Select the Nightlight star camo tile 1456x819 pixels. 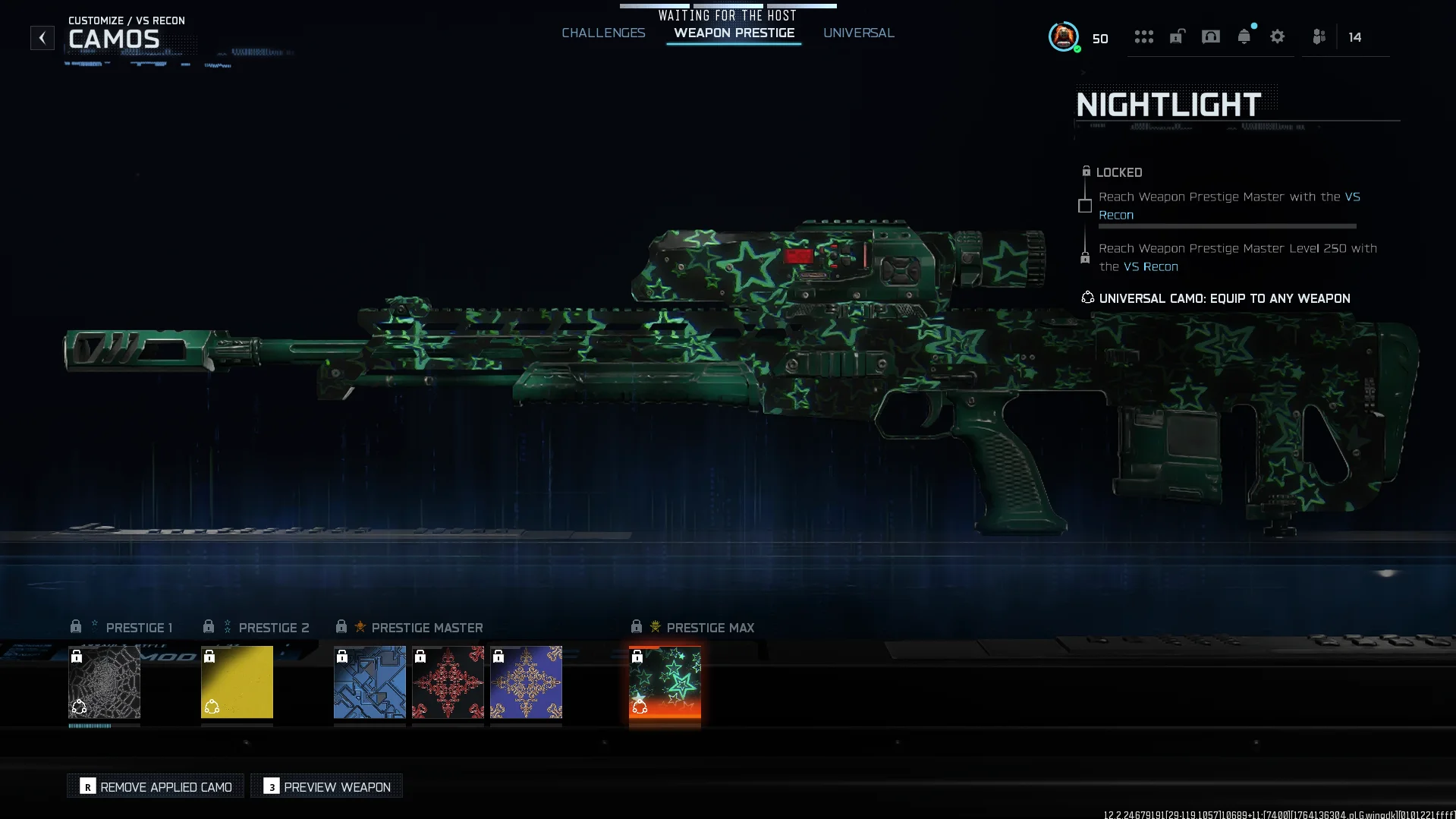click(665, 682)
